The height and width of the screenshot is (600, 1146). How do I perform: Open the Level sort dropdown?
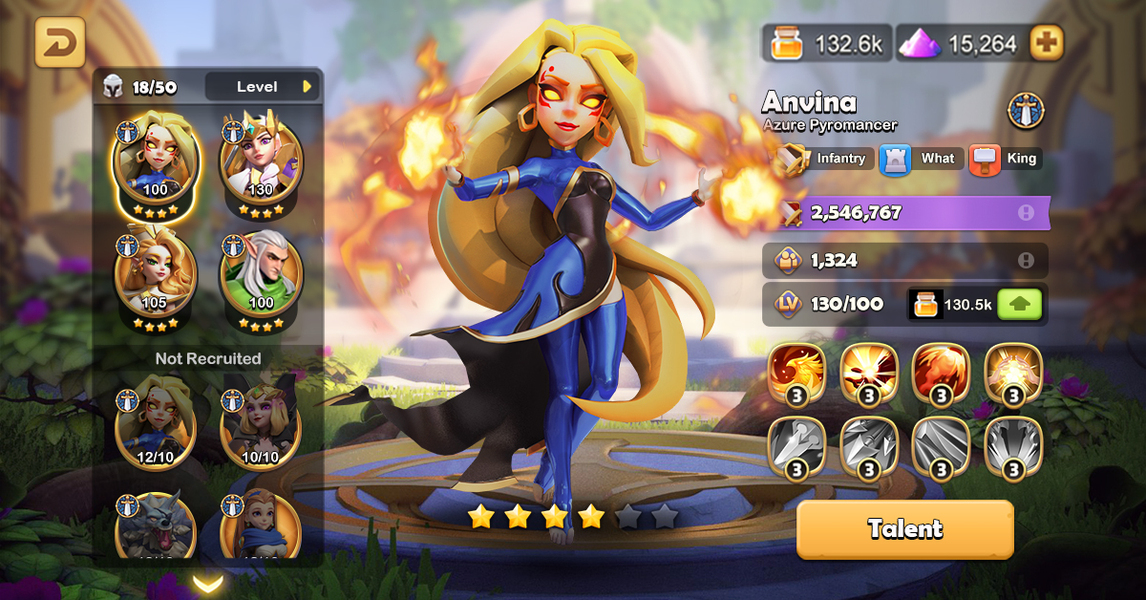262,87
